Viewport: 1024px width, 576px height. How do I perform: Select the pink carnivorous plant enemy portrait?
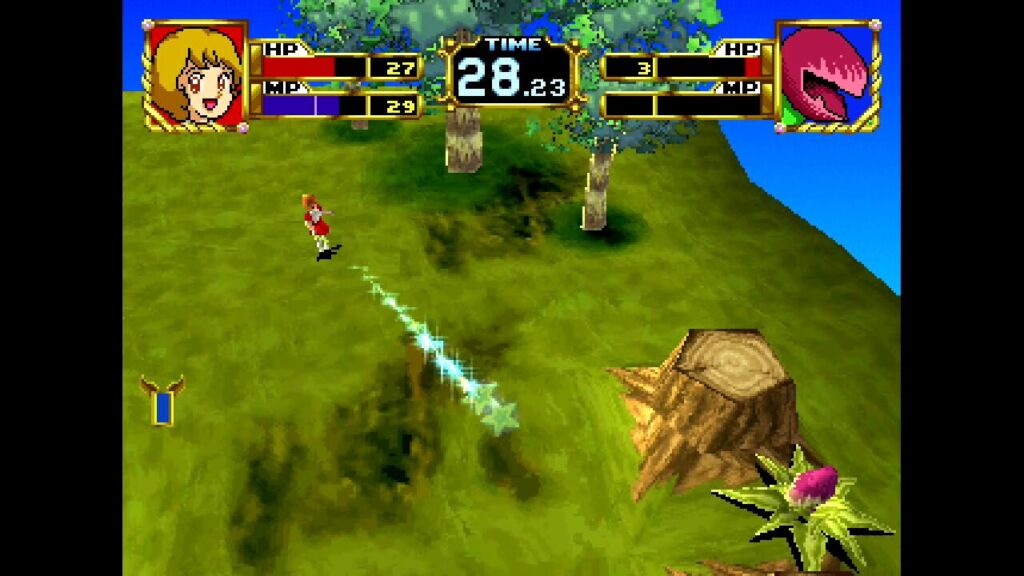(x=826, y=75)
